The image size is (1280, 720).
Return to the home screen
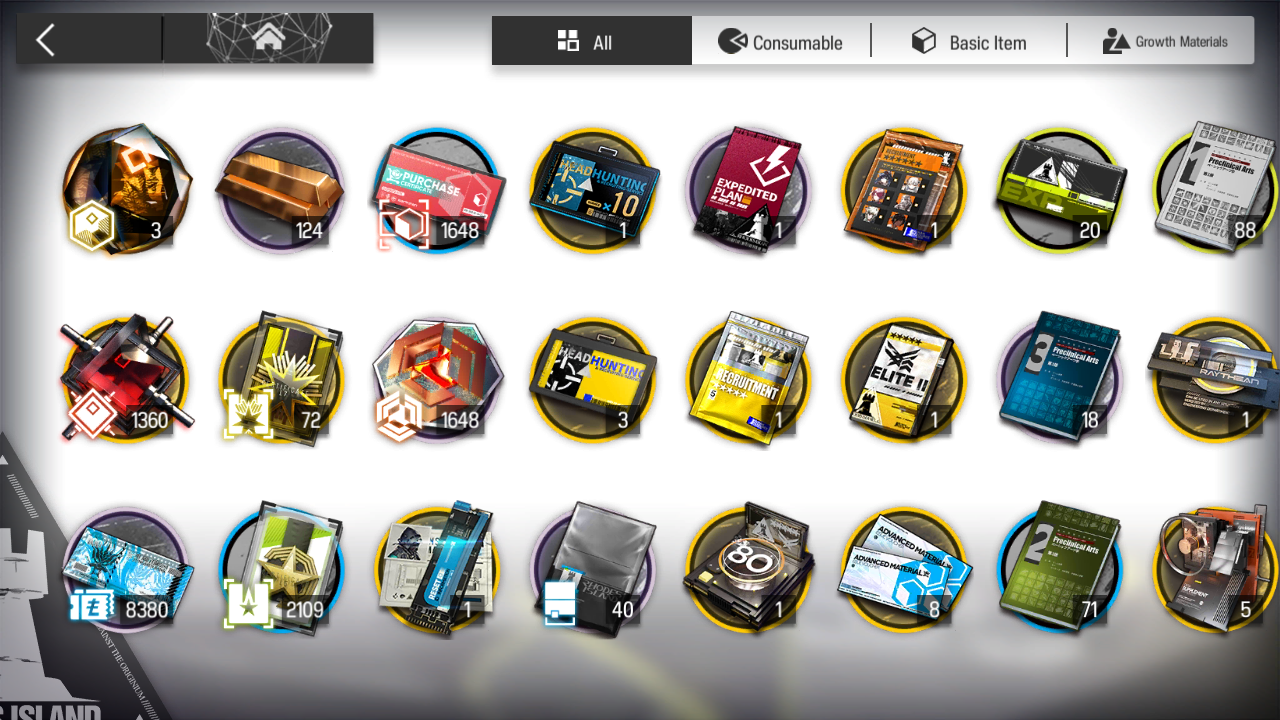click(x=267, y=39)
